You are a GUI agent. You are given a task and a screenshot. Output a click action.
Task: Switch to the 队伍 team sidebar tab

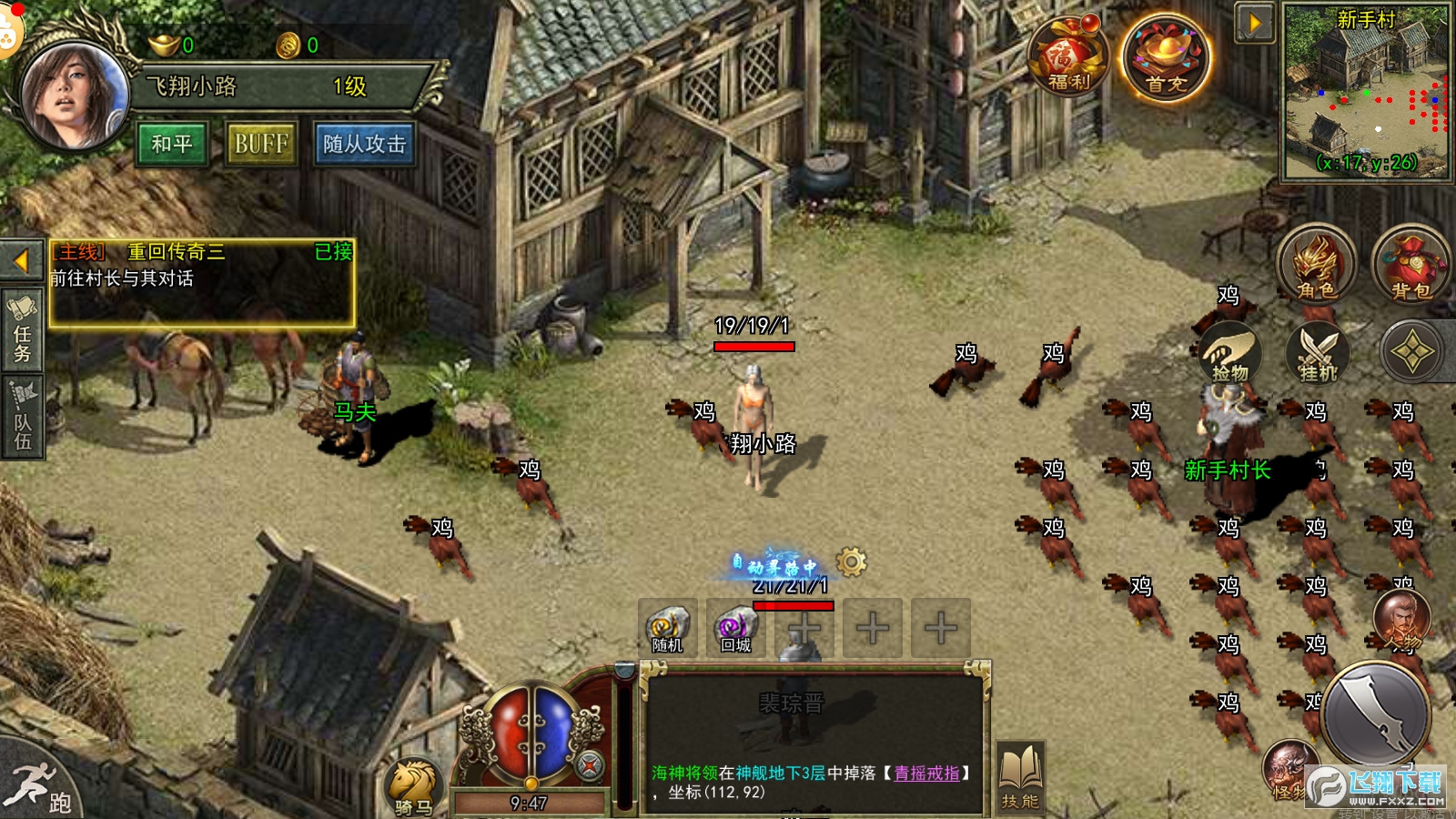click(x=22, y=409)
